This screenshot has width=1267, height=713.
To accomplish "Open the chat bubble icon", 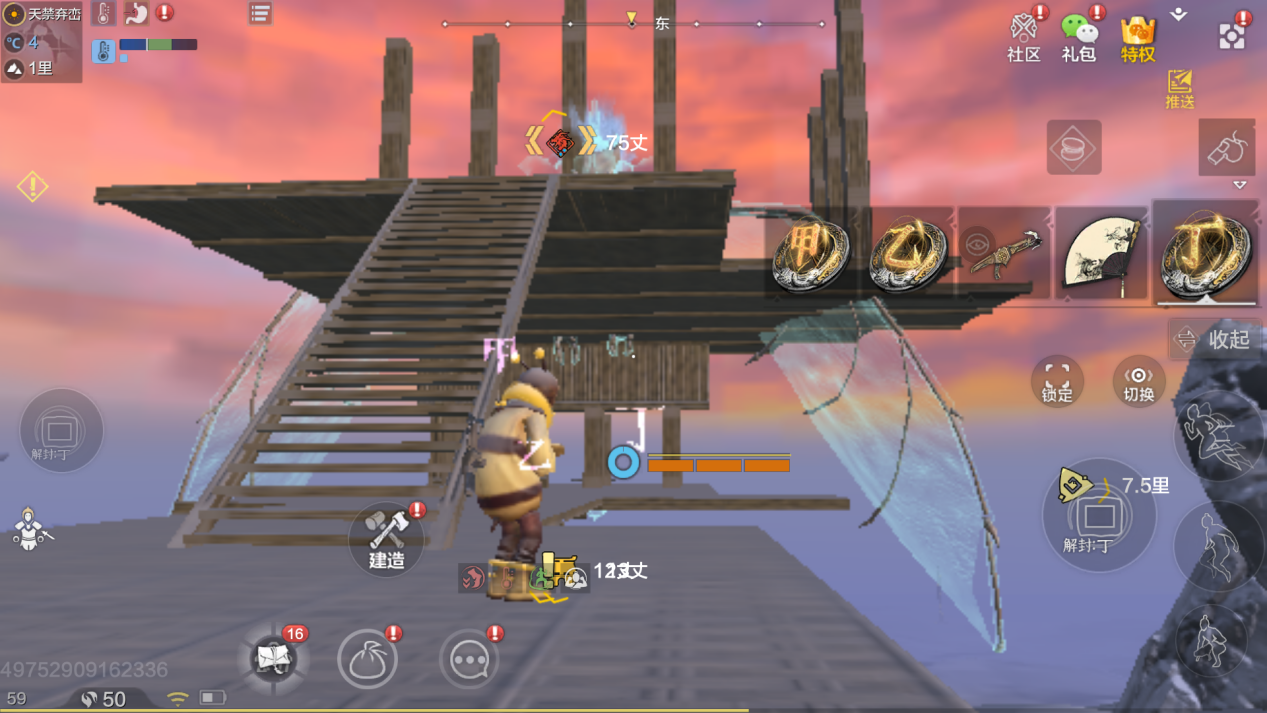I will [469, 659].
